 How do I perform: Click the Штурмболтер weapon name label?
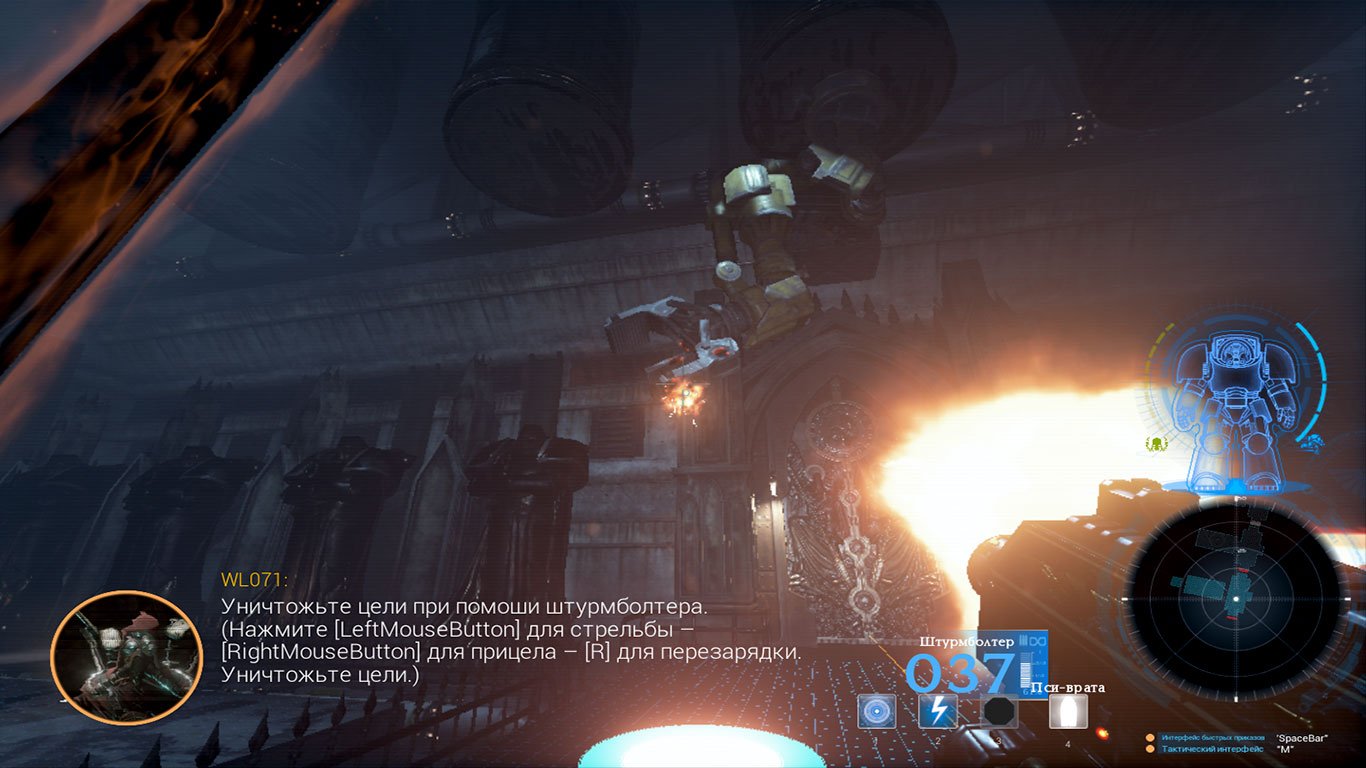tap(966, 641)
